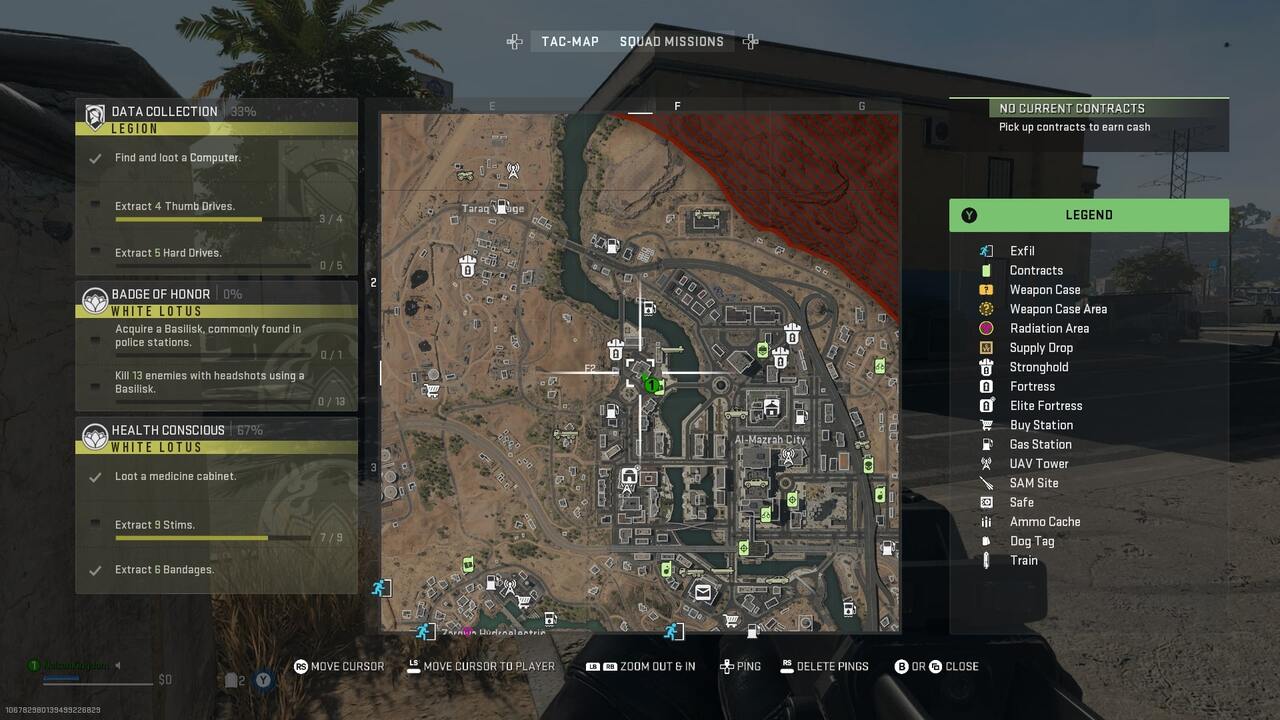This screenshot has width=1280, height=720.
Task: Click the UAV Tower icon near Al-Mazrah City
Action: click(x=789, y=456)
